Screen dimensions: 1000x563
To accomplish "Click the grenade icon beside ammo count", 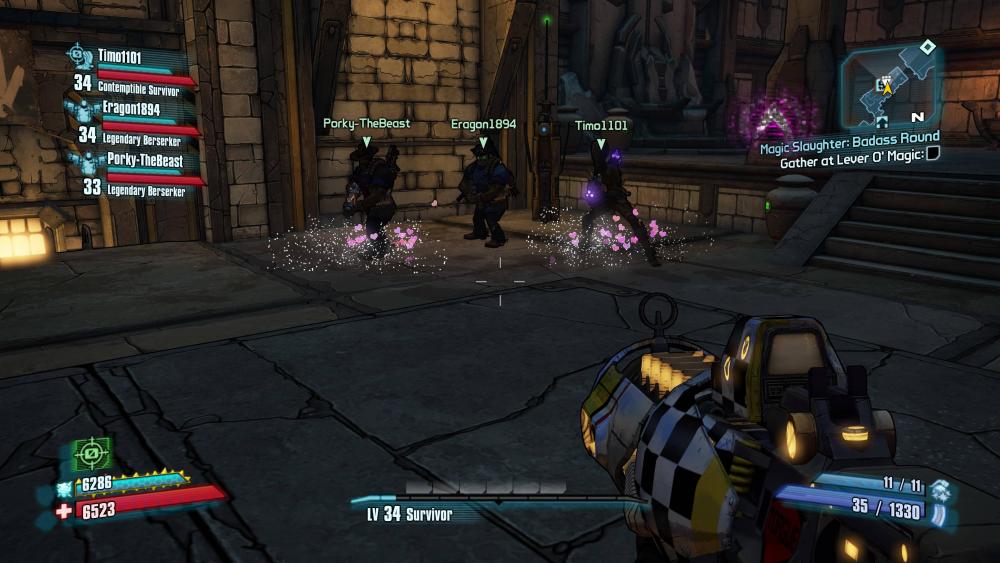I will (x=939, y=489).
